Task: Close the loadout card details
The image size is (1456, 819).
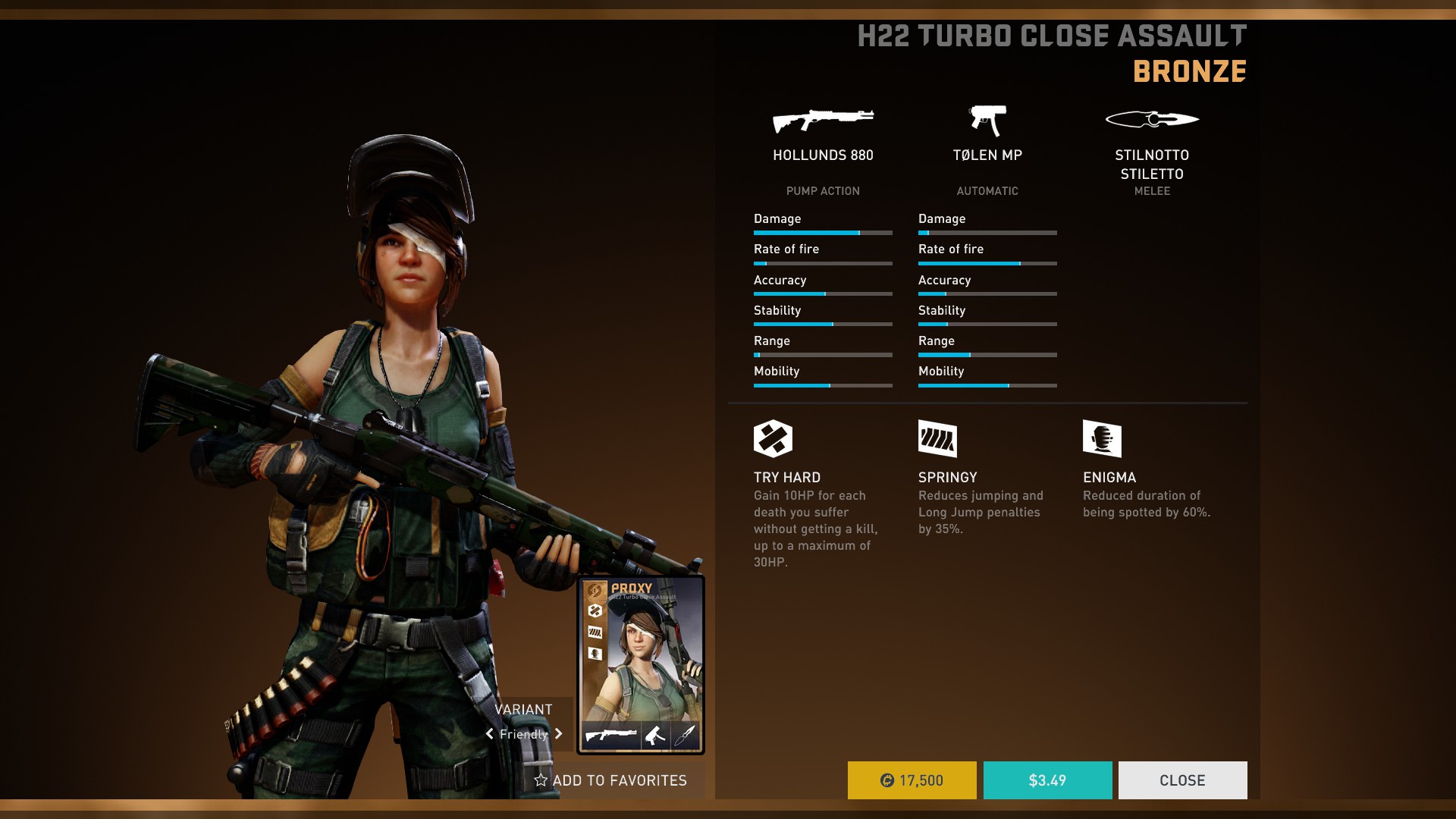Action: coord(1182,780)
